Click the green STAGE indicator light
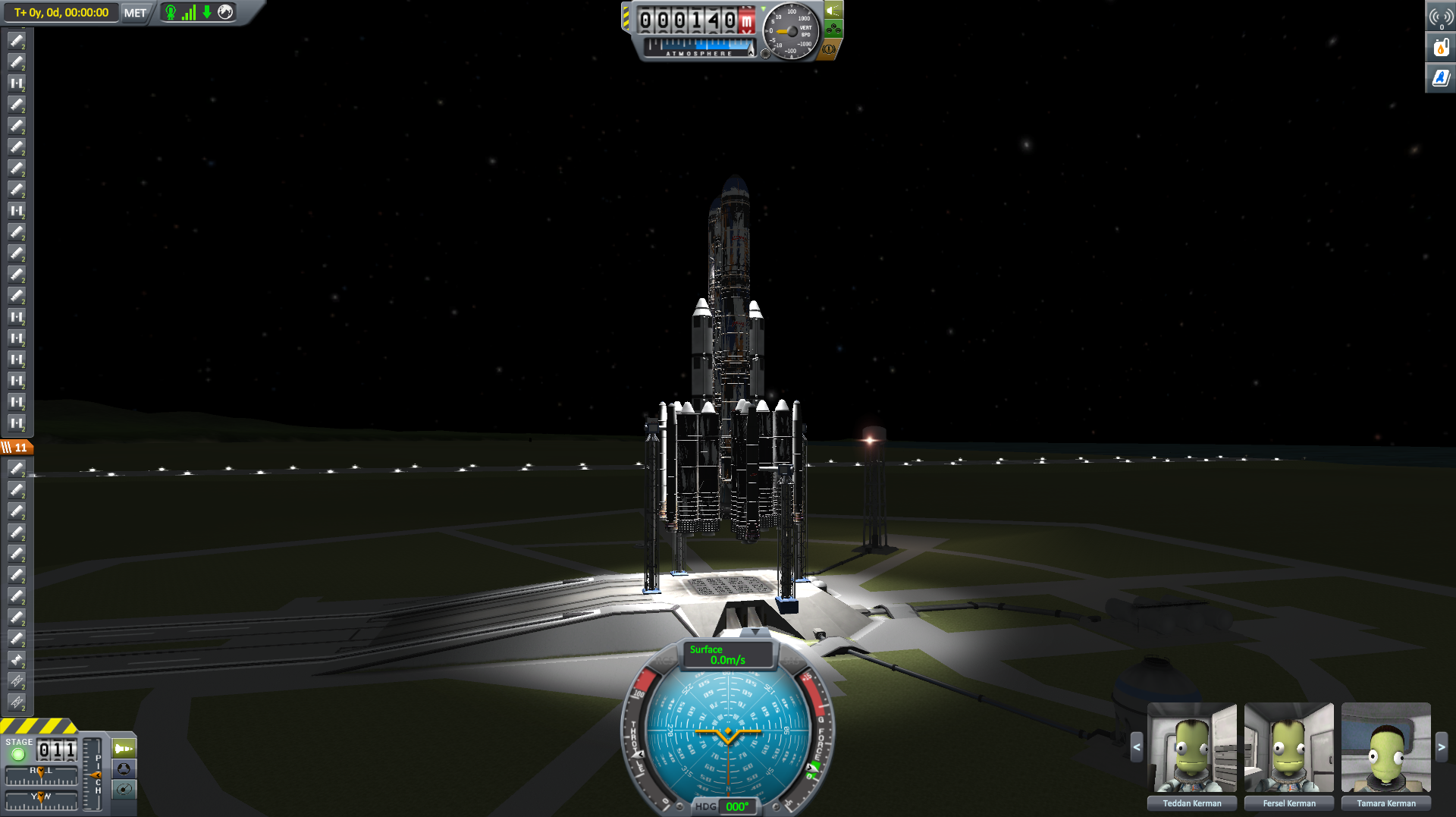The height and width of the screenshot is (817, 1456). click(x=18, y=754)
